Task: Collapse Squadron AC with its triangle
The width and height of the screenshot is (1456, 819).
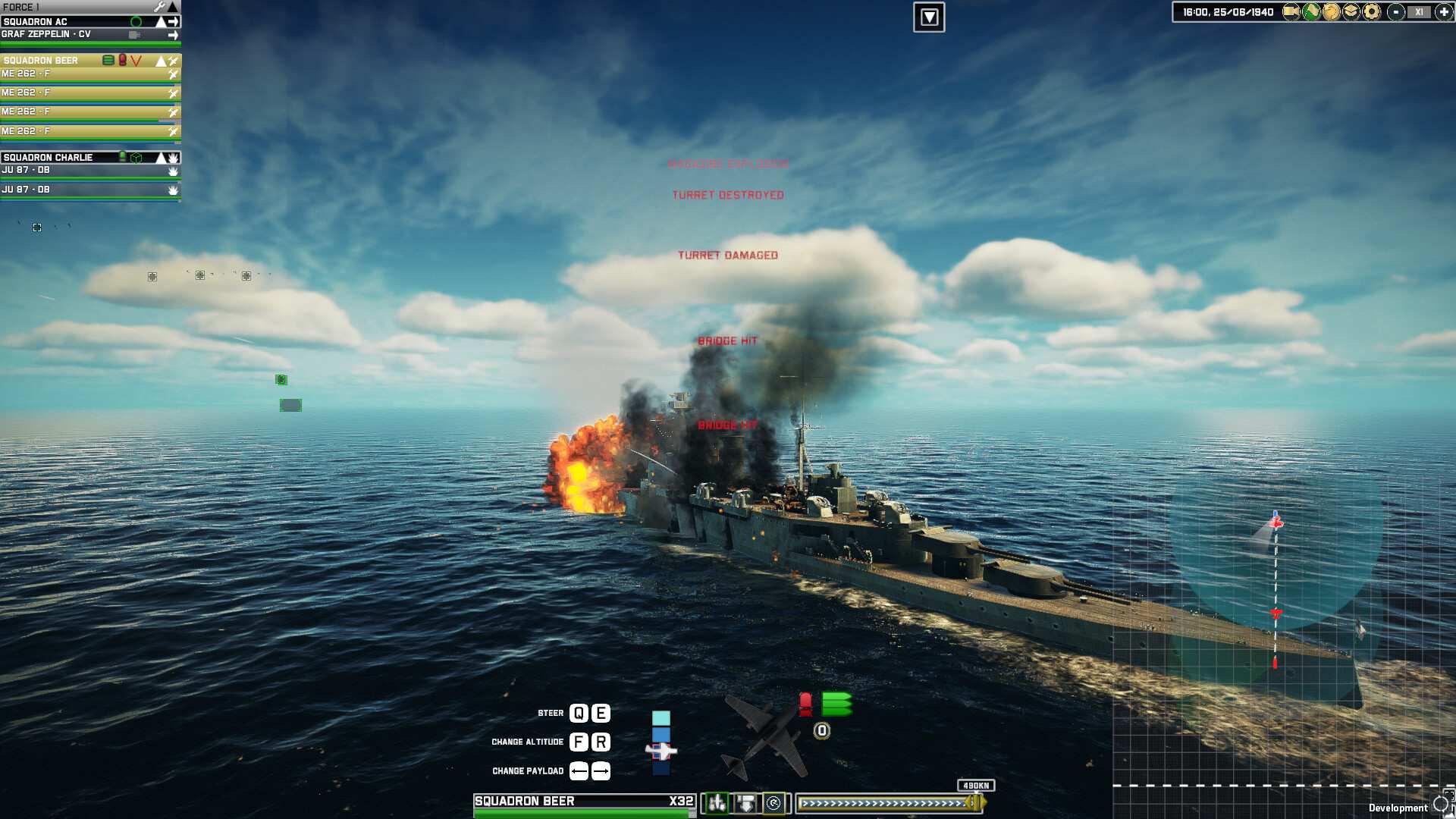Action: click(x=160, y=21)
